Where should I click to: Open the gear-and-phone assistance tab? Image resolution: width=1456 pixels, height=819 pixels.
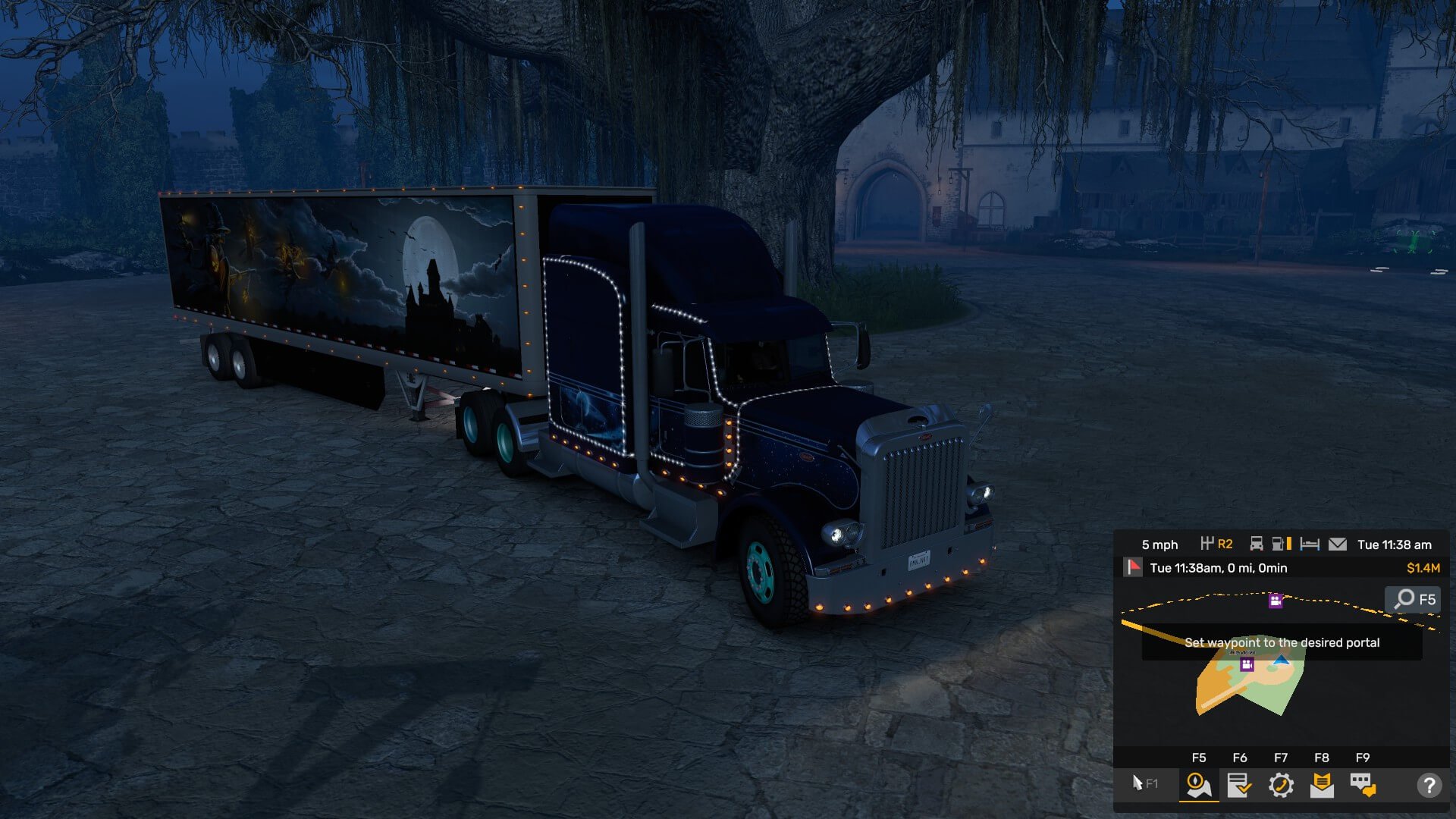click(x=1281, y=785)
